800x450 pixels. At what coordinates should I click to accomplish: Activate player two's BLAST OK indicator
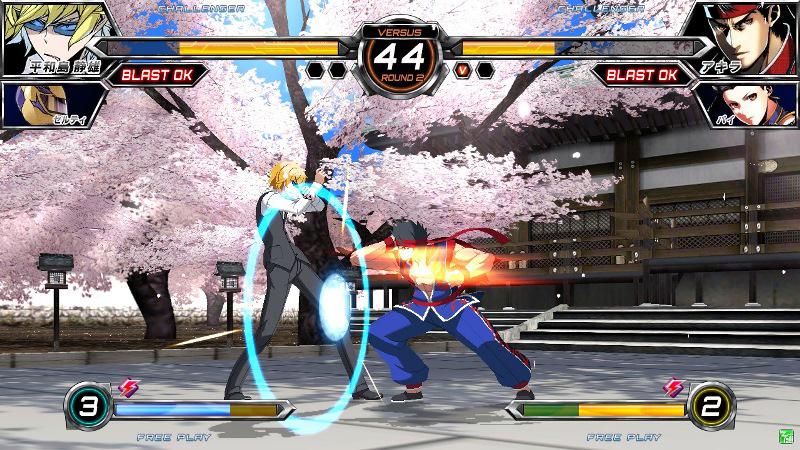(642, 74)
